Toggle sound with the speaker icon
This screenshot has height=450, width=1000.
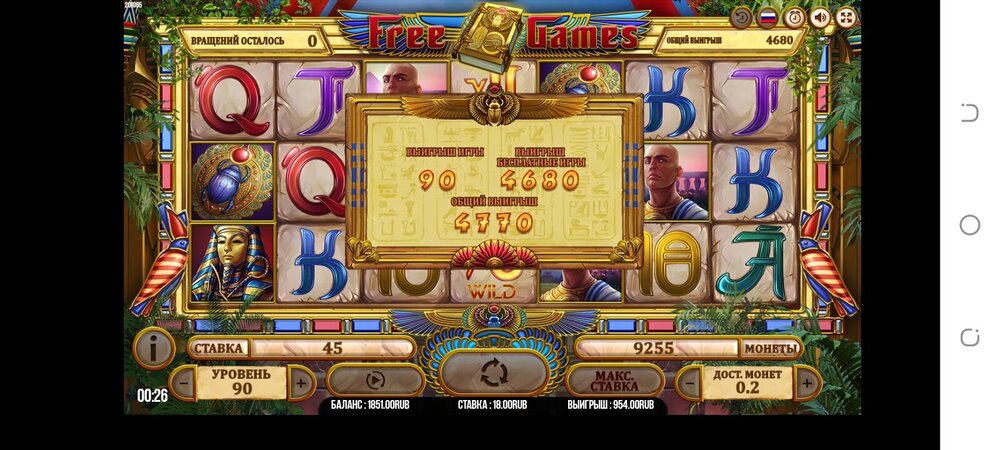pyautogui.click(x=820, y=17)
